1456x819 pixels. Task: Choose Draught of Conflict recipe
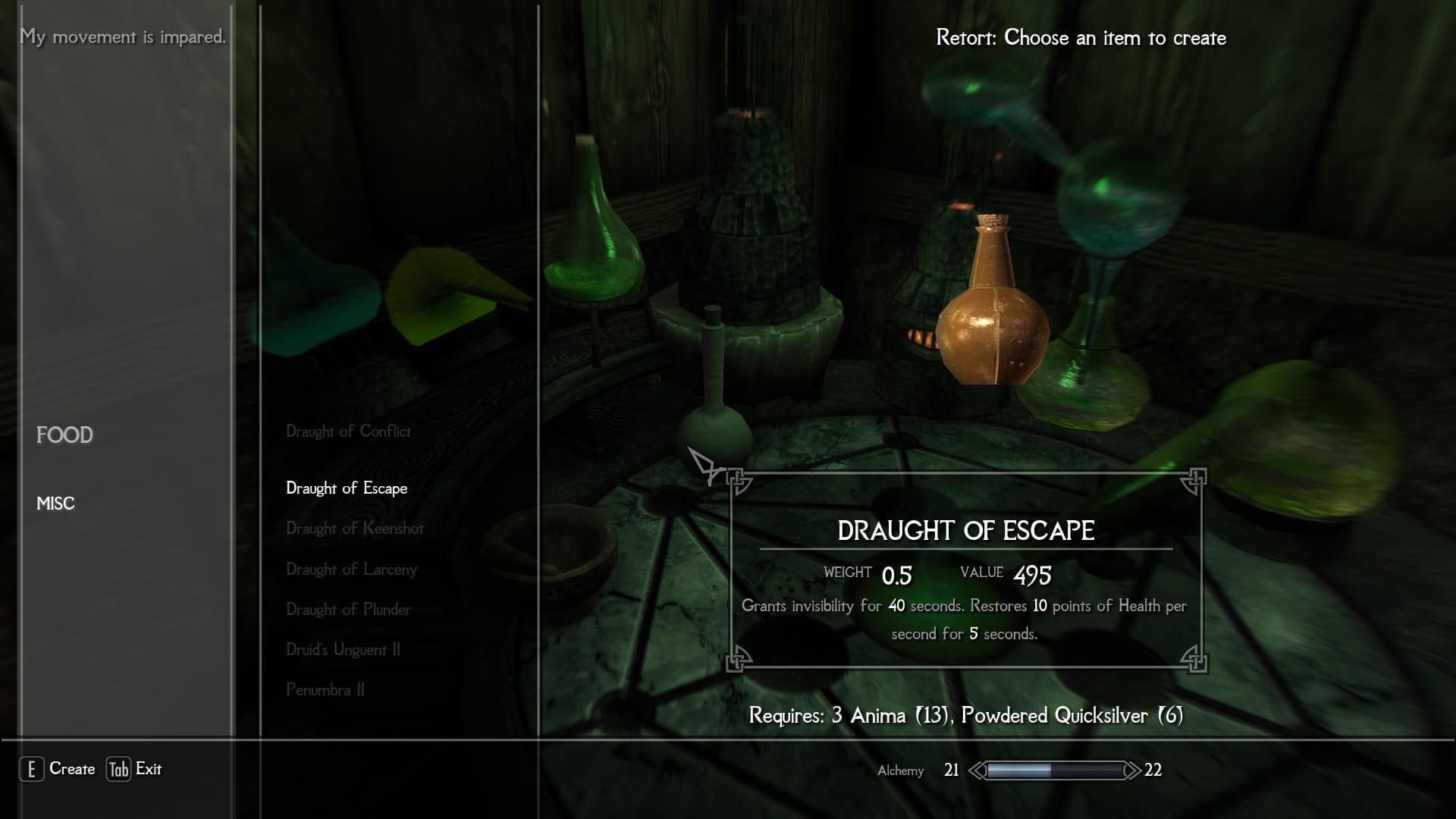[348, 431]
